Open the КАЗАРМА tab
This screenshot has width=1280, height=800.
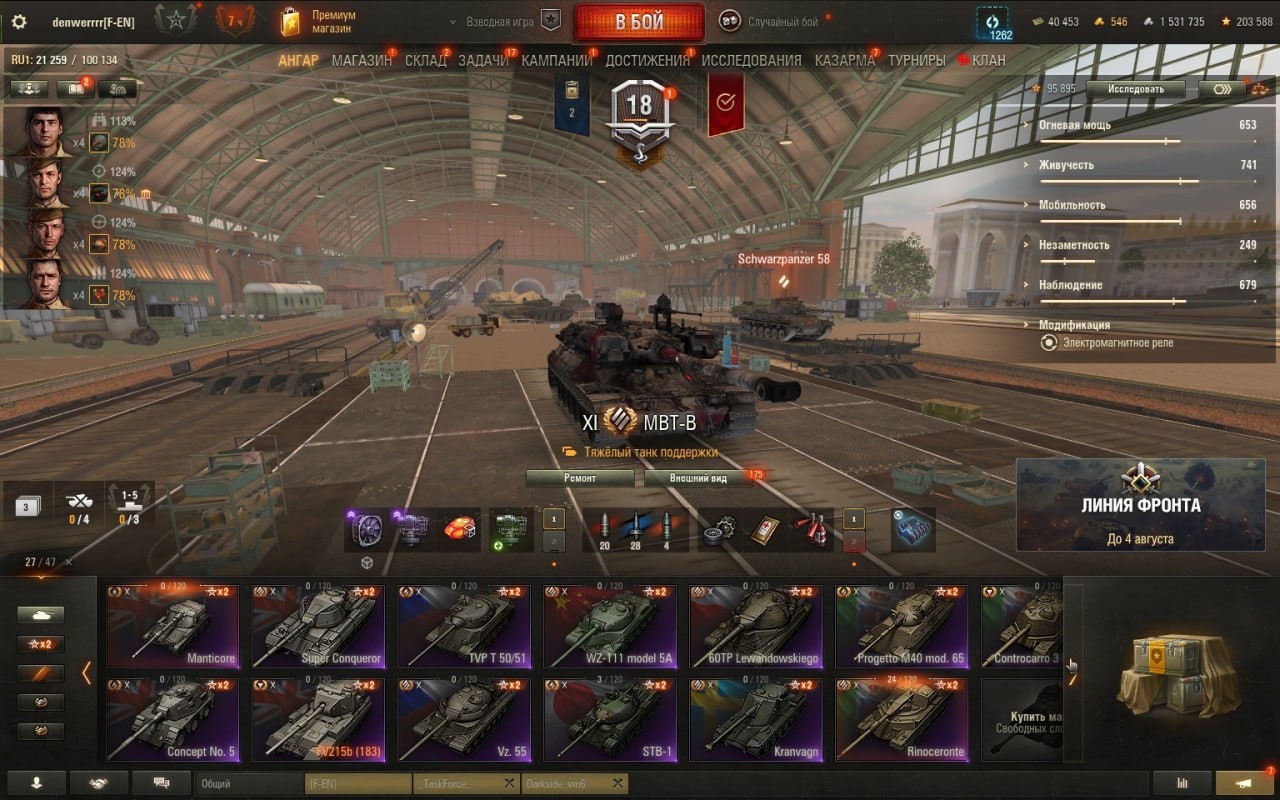[x=844, y=60]
